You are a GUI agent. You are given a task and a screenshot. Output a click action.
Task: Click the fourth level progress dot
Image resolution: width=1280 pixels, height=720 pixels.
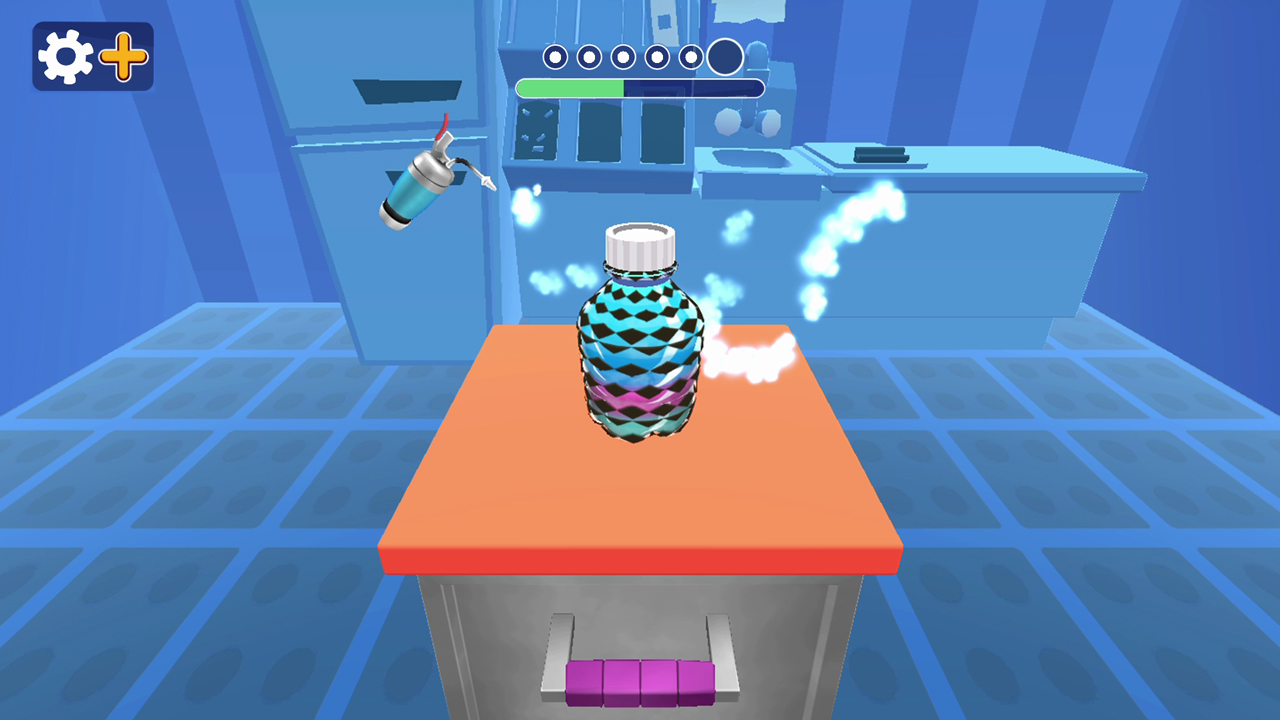655,57
